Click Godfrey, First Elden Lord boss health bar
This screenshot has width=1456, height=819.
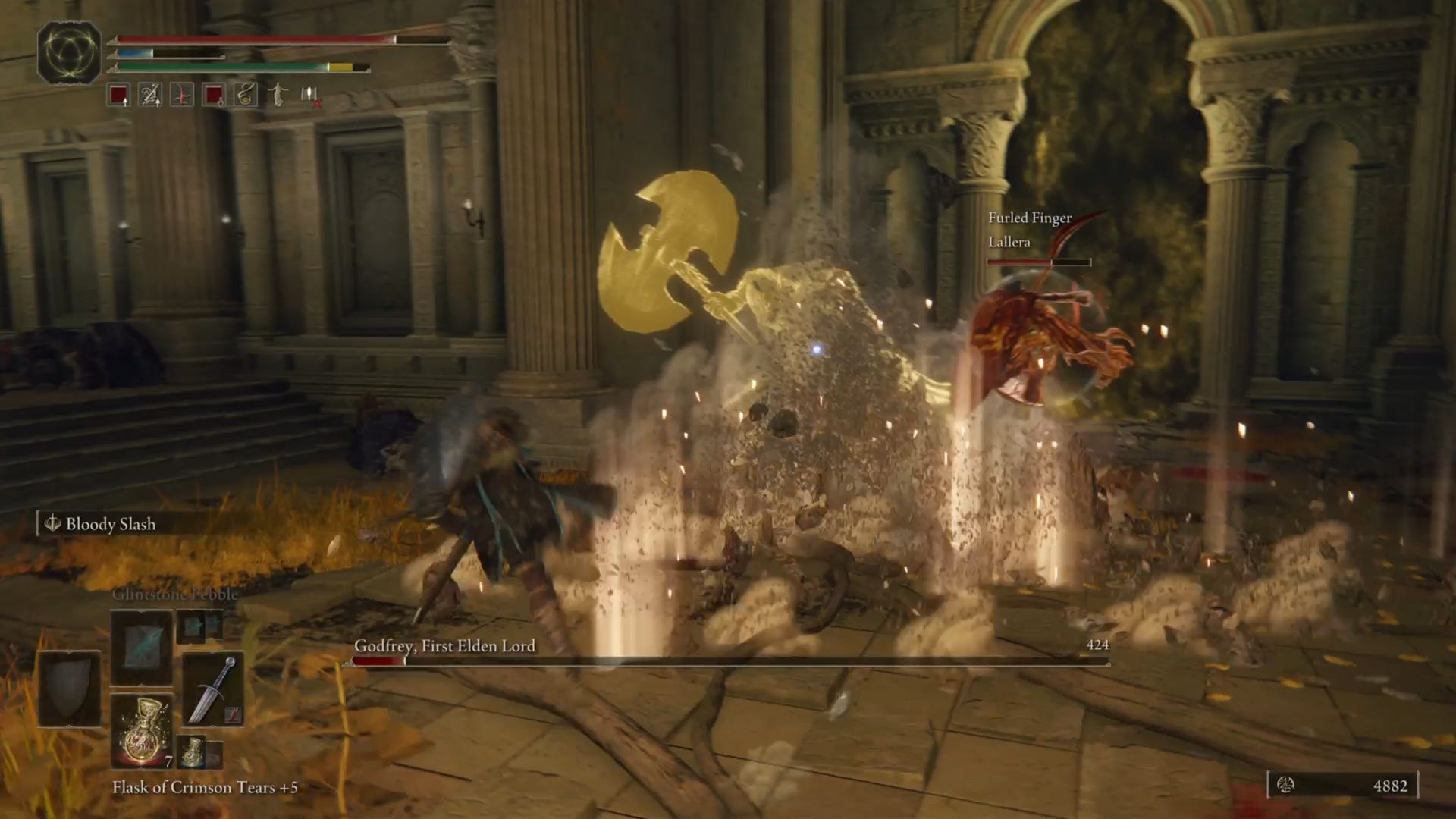tap(728, 661)
